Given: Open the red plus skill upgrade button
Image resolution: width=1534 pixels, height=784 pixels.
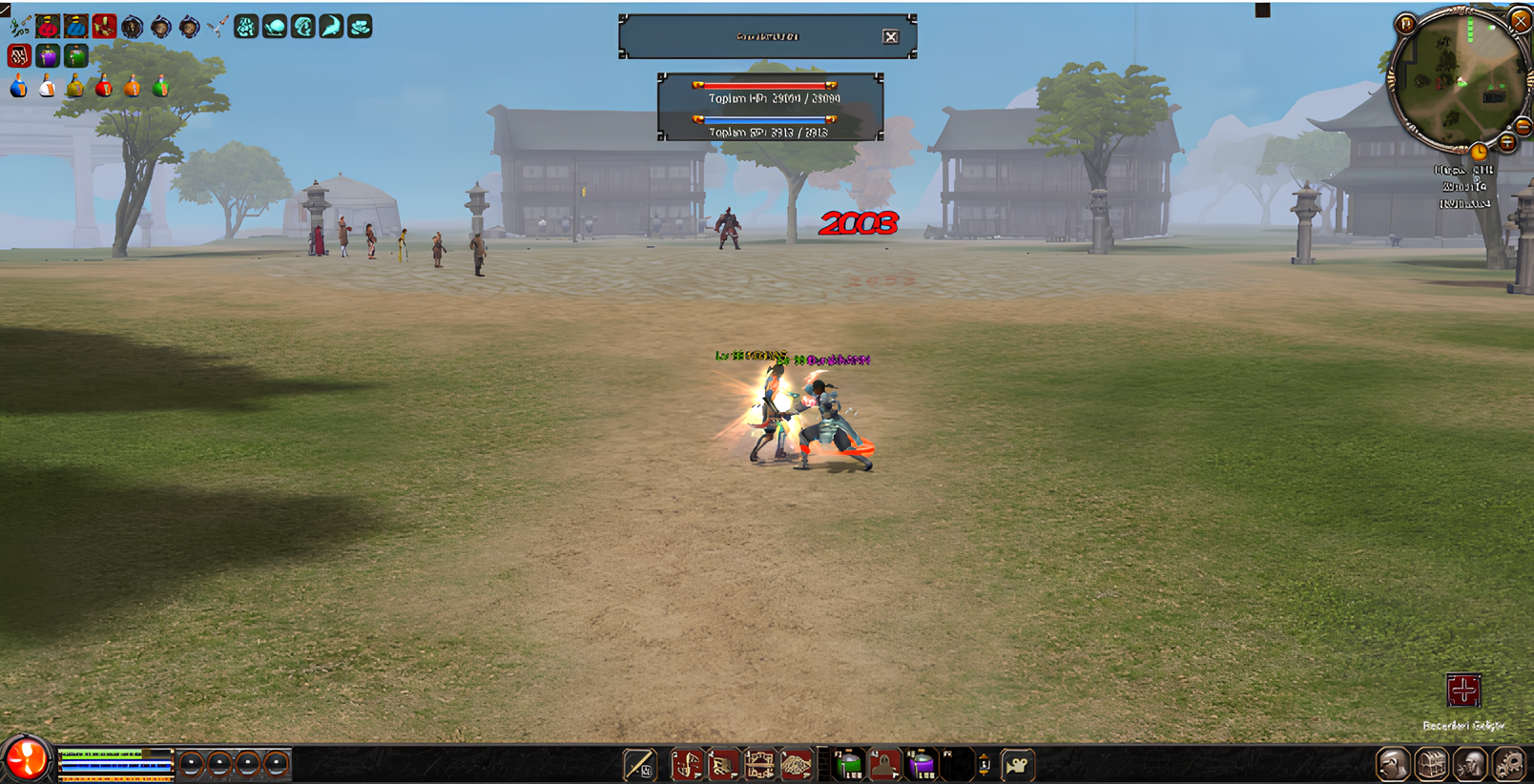Looking at the screenshot, I should tap(1463, 691).
